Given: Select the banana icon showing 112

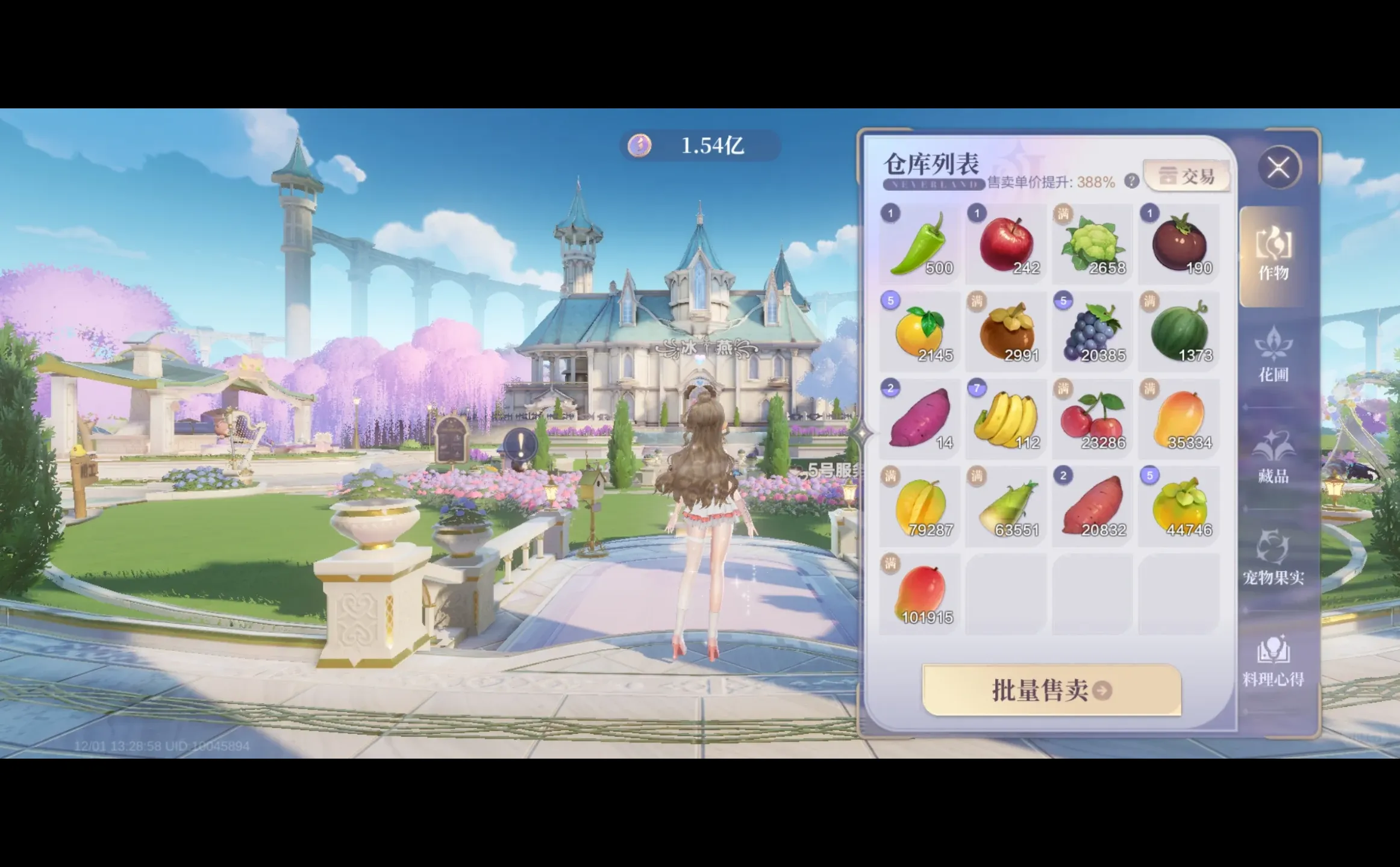Looking at the screenshot, I should coord(1007,418).
